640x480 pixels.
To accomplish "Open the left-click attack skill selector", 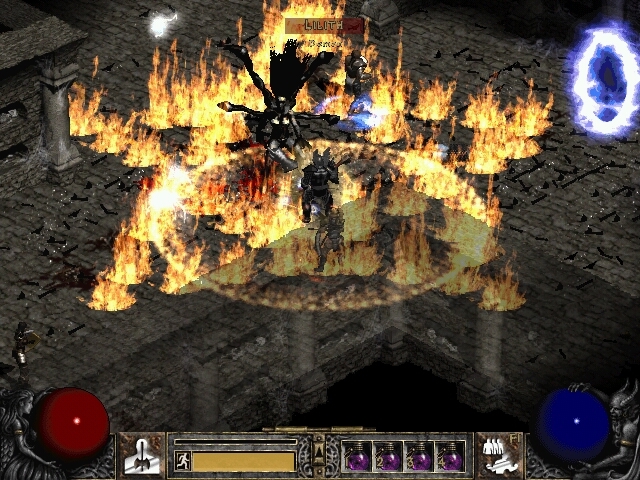I will (142, 455).
